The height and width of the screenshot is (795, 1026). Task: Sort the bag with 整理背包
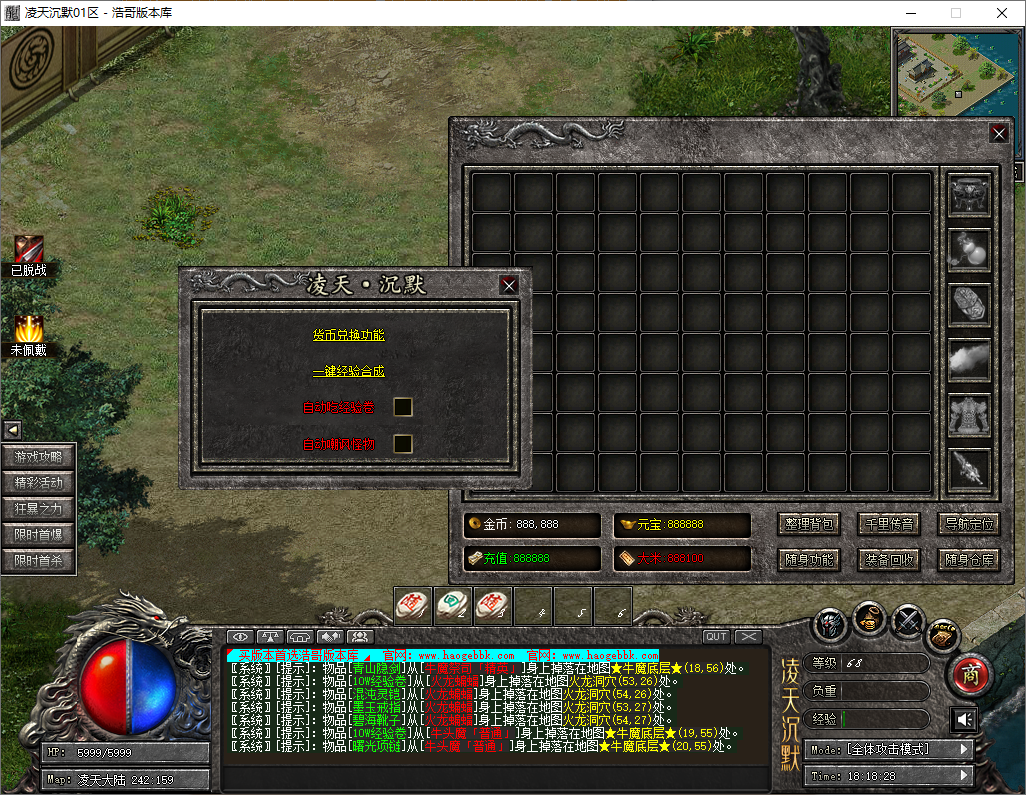click(808, 523)
